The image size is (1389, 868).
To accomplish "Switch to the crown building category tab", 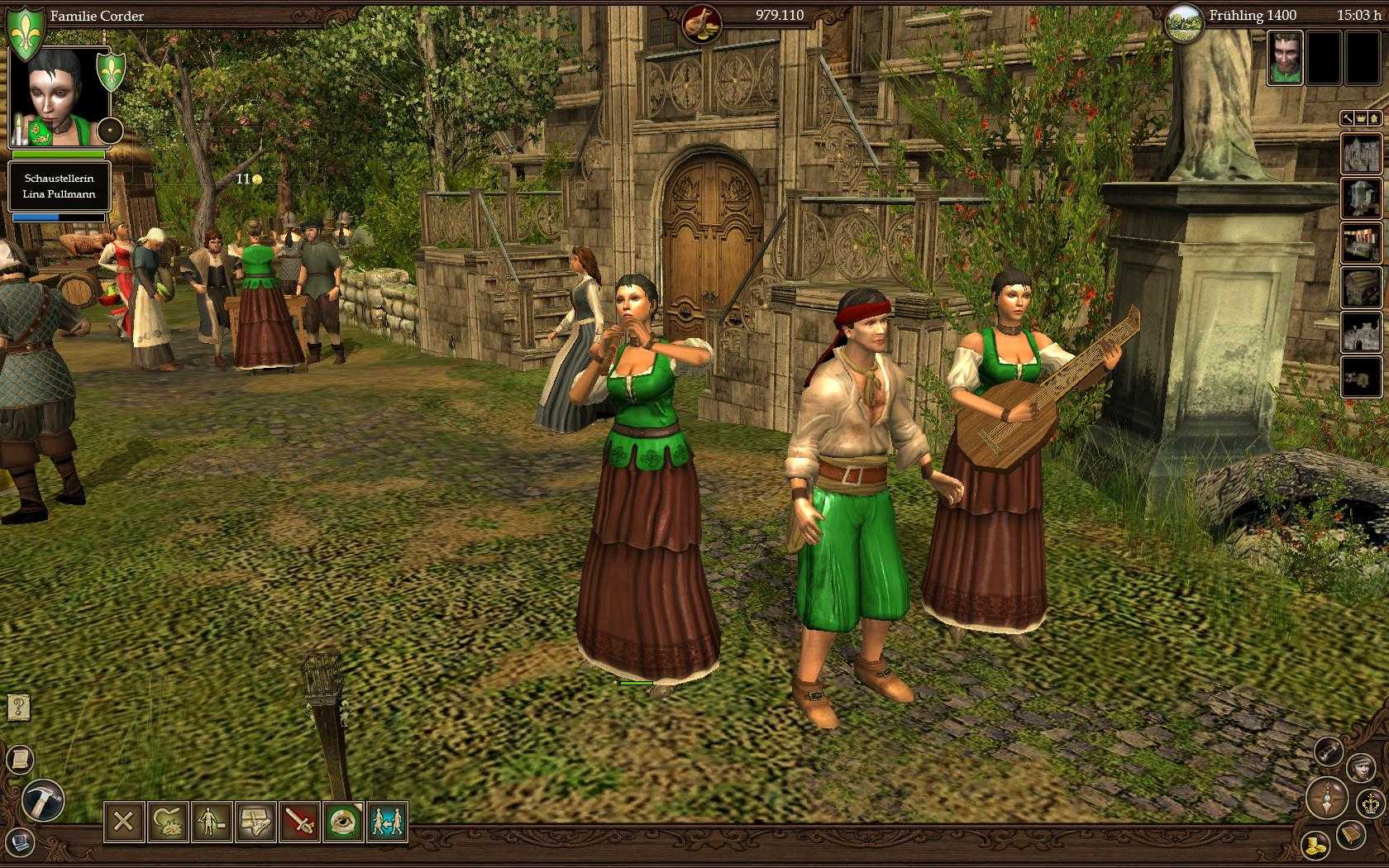I will (x=1361, y=119).
